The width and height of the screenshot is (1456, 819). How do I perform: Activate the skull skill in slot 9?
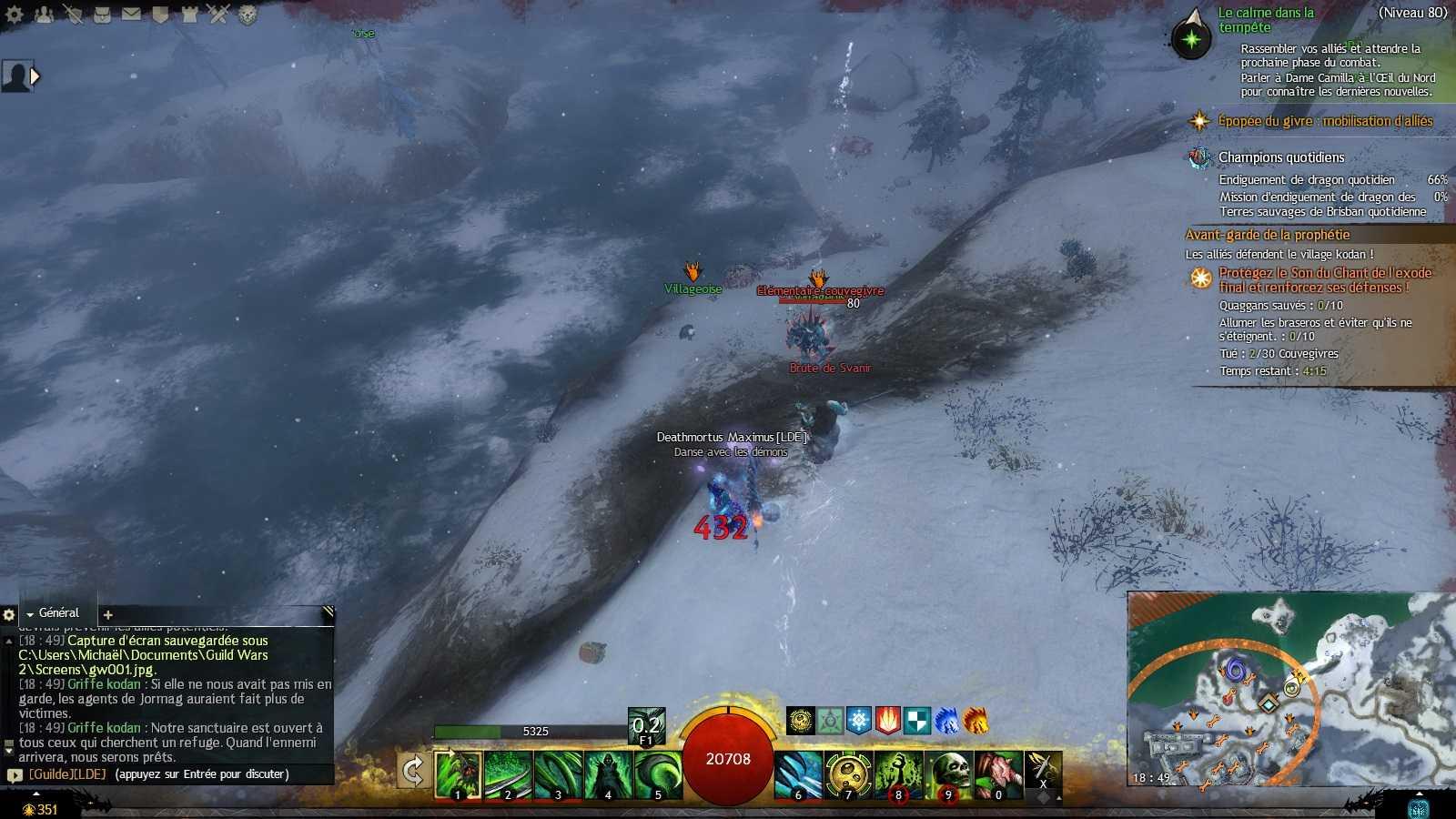point(948,774)
